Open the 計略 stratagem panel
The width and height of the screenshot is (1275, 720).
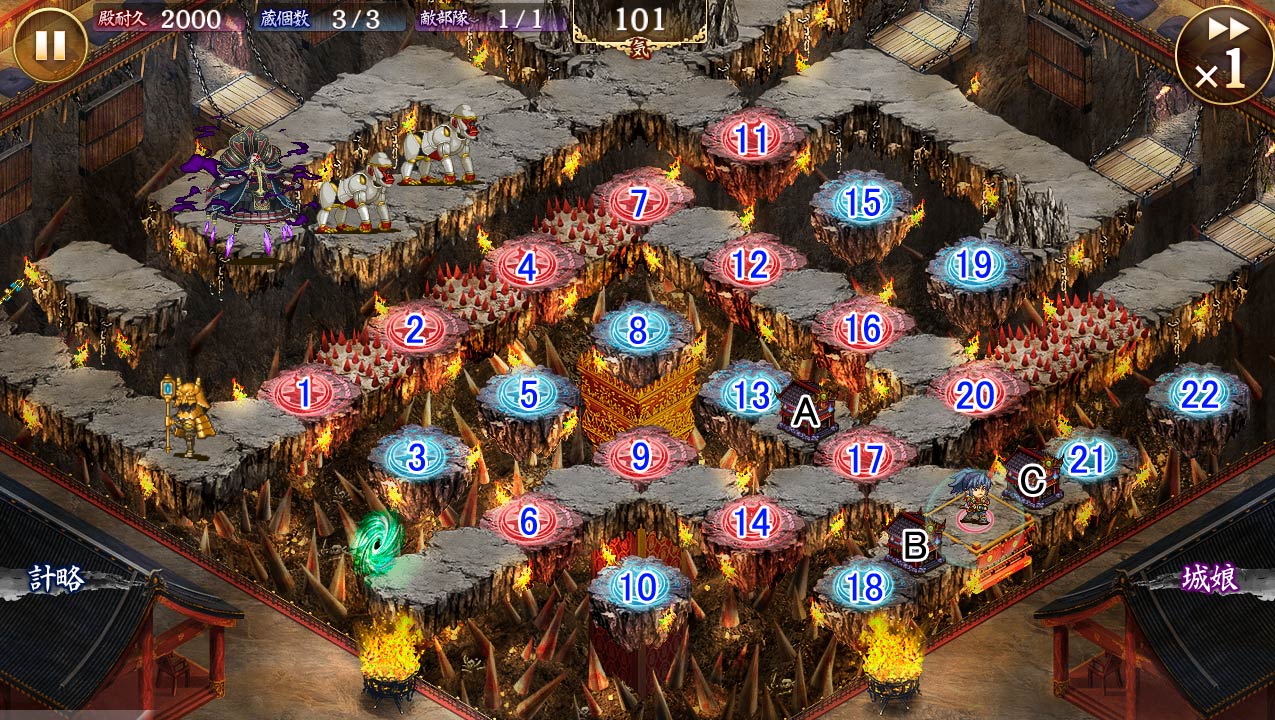pyautogui.click(x=56, y=579)
